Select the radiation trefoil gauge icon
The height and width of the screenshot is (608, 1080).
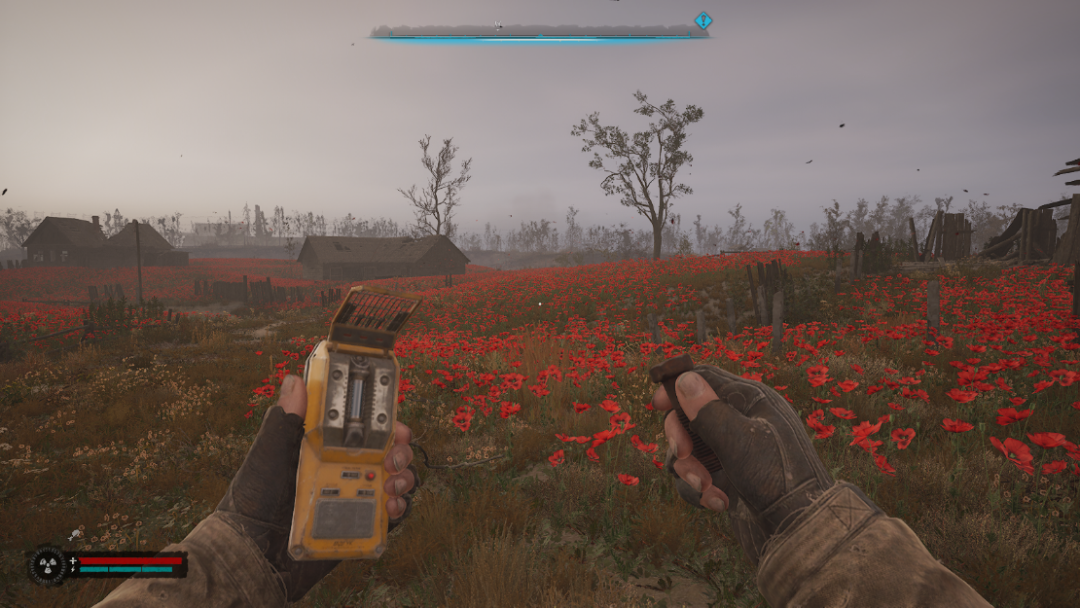tap(46, 565)
